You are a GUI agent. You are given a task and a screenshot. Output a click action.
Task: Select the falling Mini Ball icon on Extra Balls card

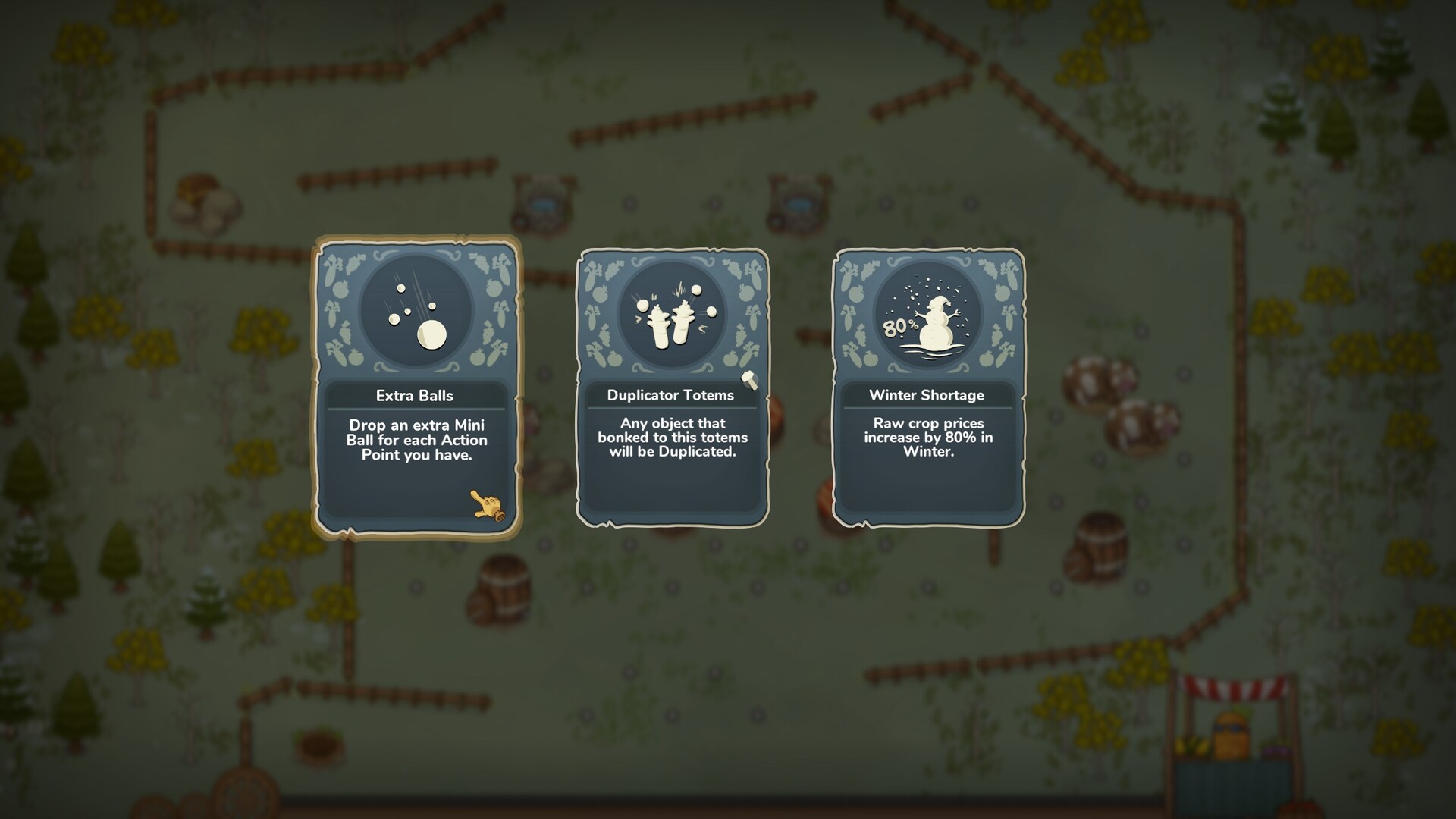point(418,323)
